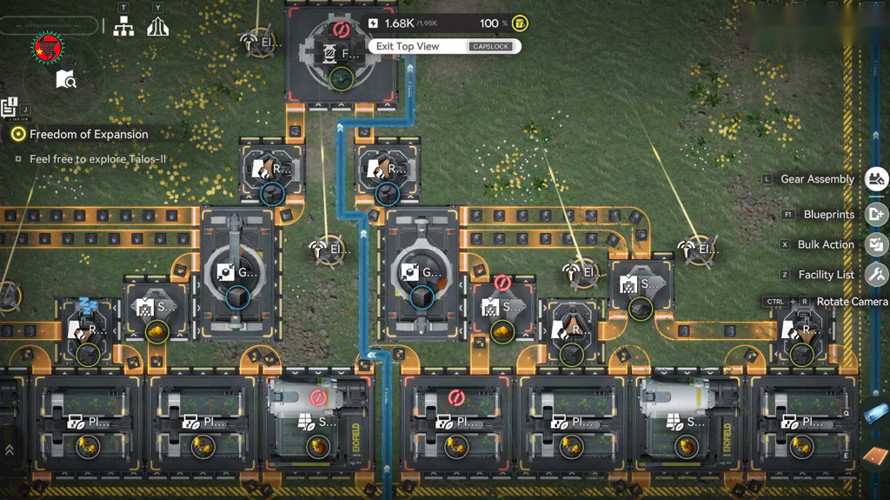This screenshot has height=500, width=890.
Task: Select the orange block item slot
Action: tap(873, 456)
